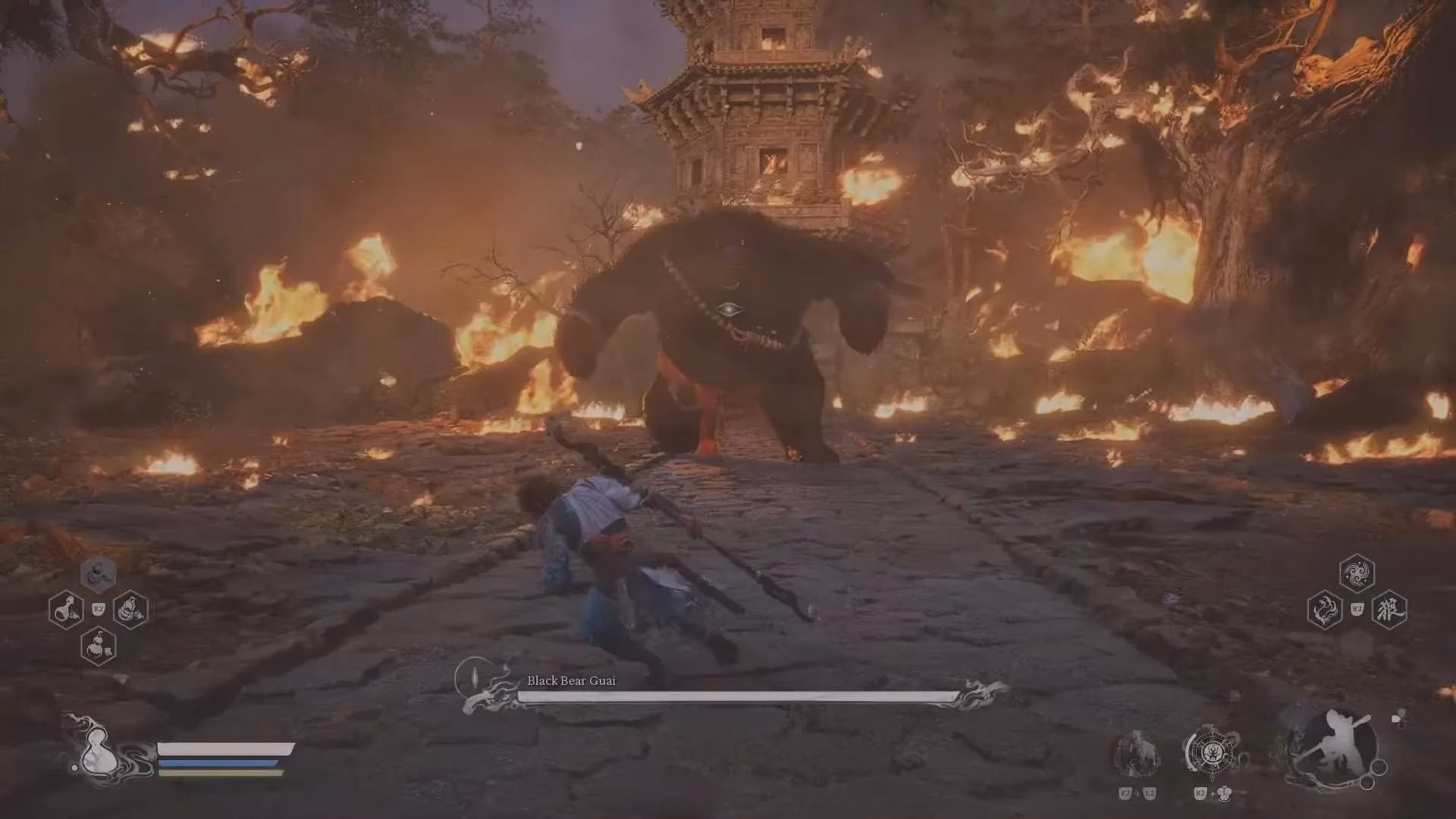Click the R2 prompt in the left ability cluster
Viewport: 1456px width, 819px height.
(98, 610)
